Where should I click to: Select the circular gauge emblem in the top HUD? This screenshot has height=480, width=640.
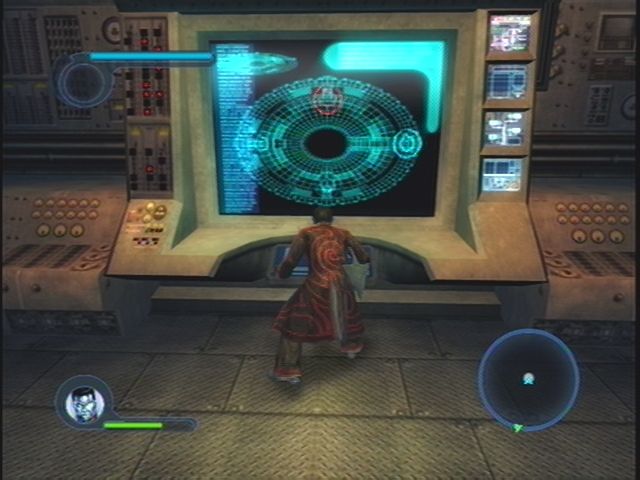point(84,80)
